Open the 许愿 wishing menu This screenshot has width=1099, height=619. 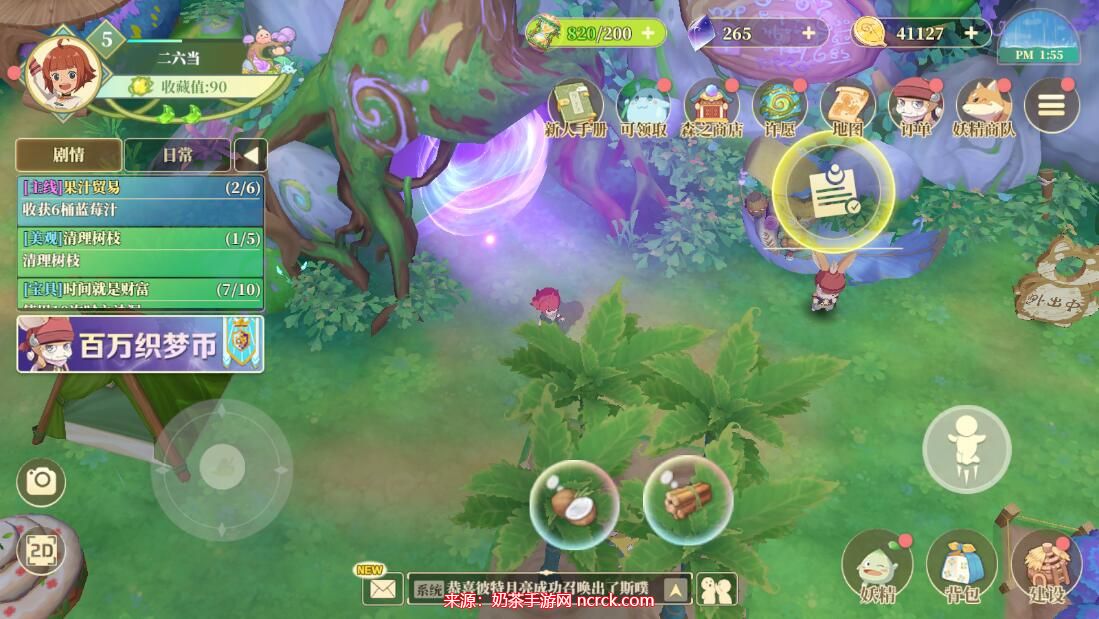779,105
